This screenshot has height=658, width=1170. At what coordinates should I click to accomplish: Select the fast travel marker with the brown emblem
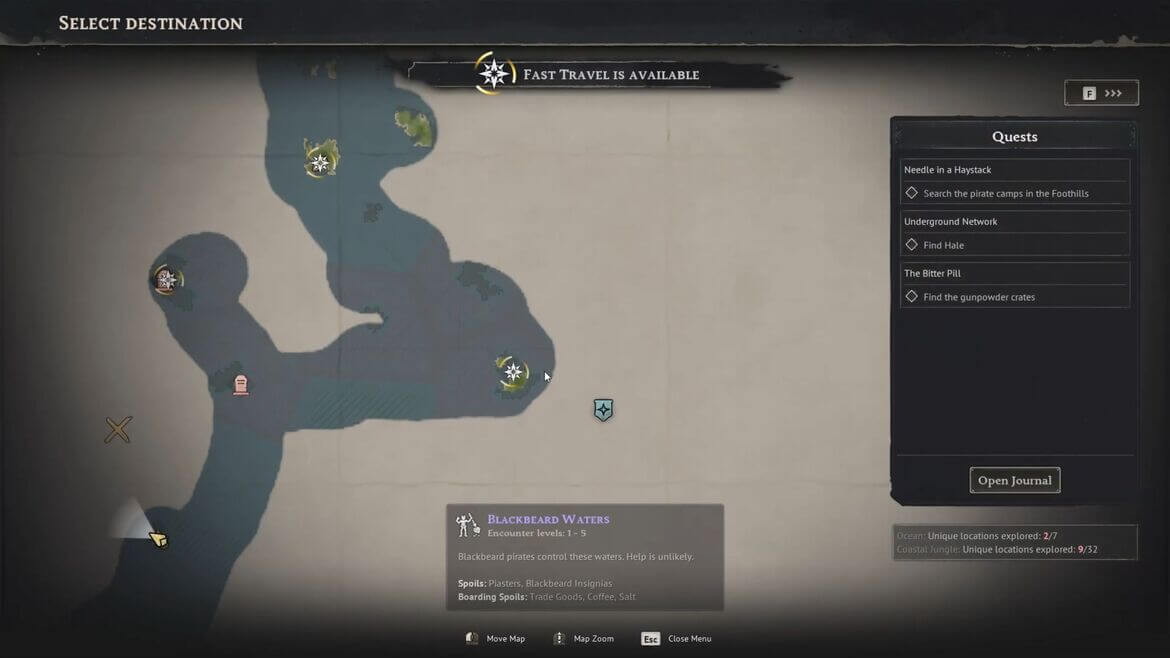click(x=166, y=280)
